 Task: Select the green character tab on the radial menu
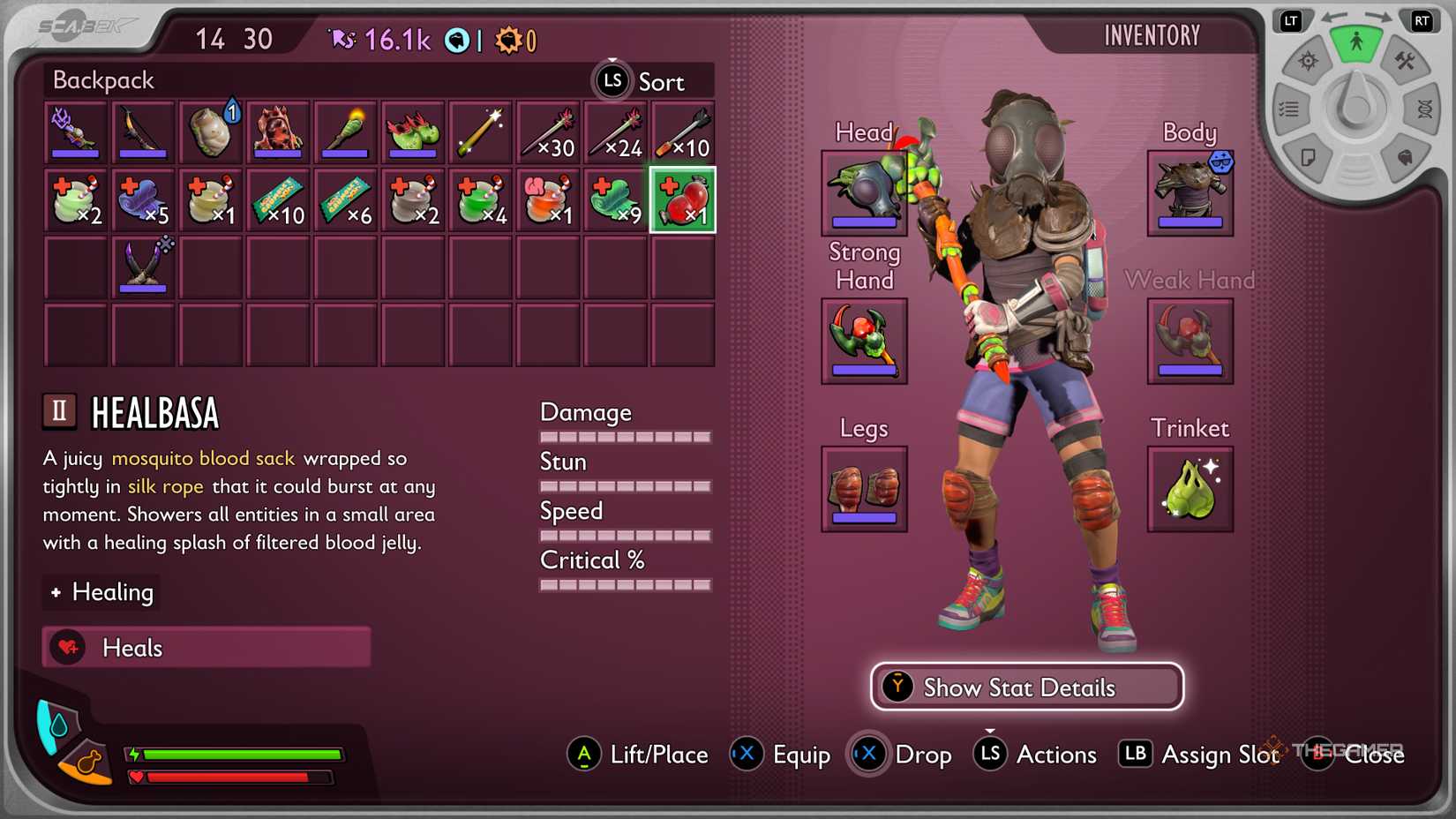[x=1356, y=42]
